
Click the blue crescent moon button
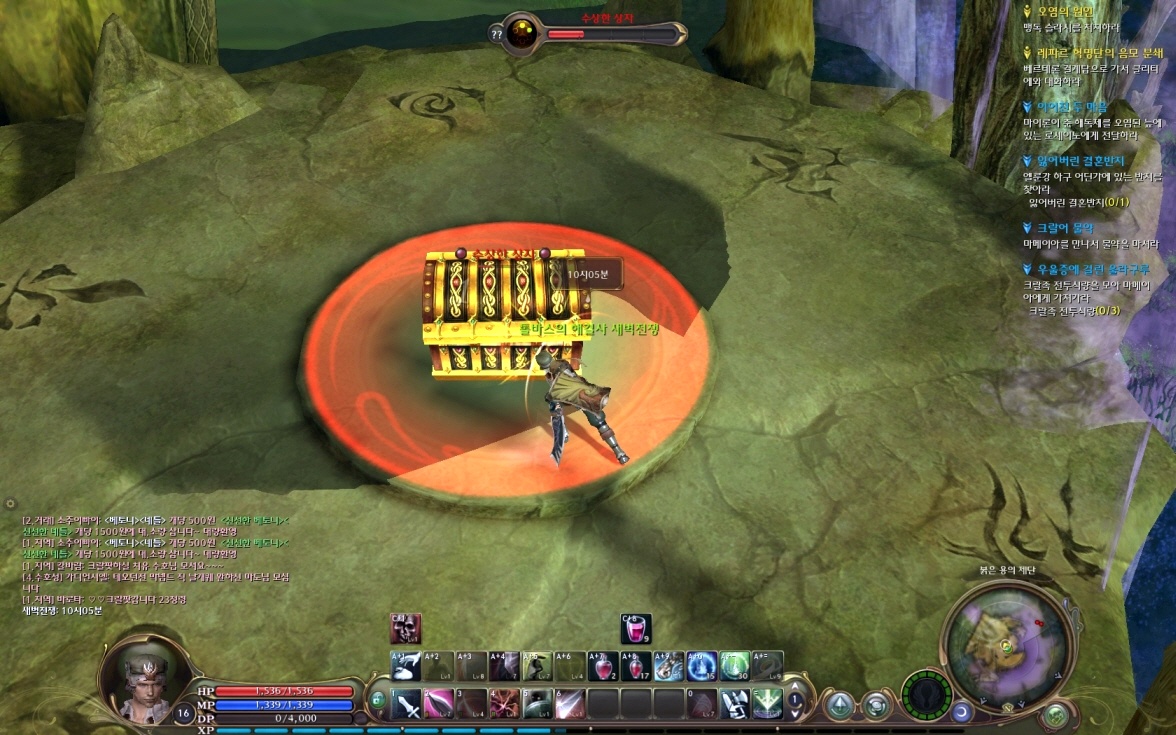962,712
